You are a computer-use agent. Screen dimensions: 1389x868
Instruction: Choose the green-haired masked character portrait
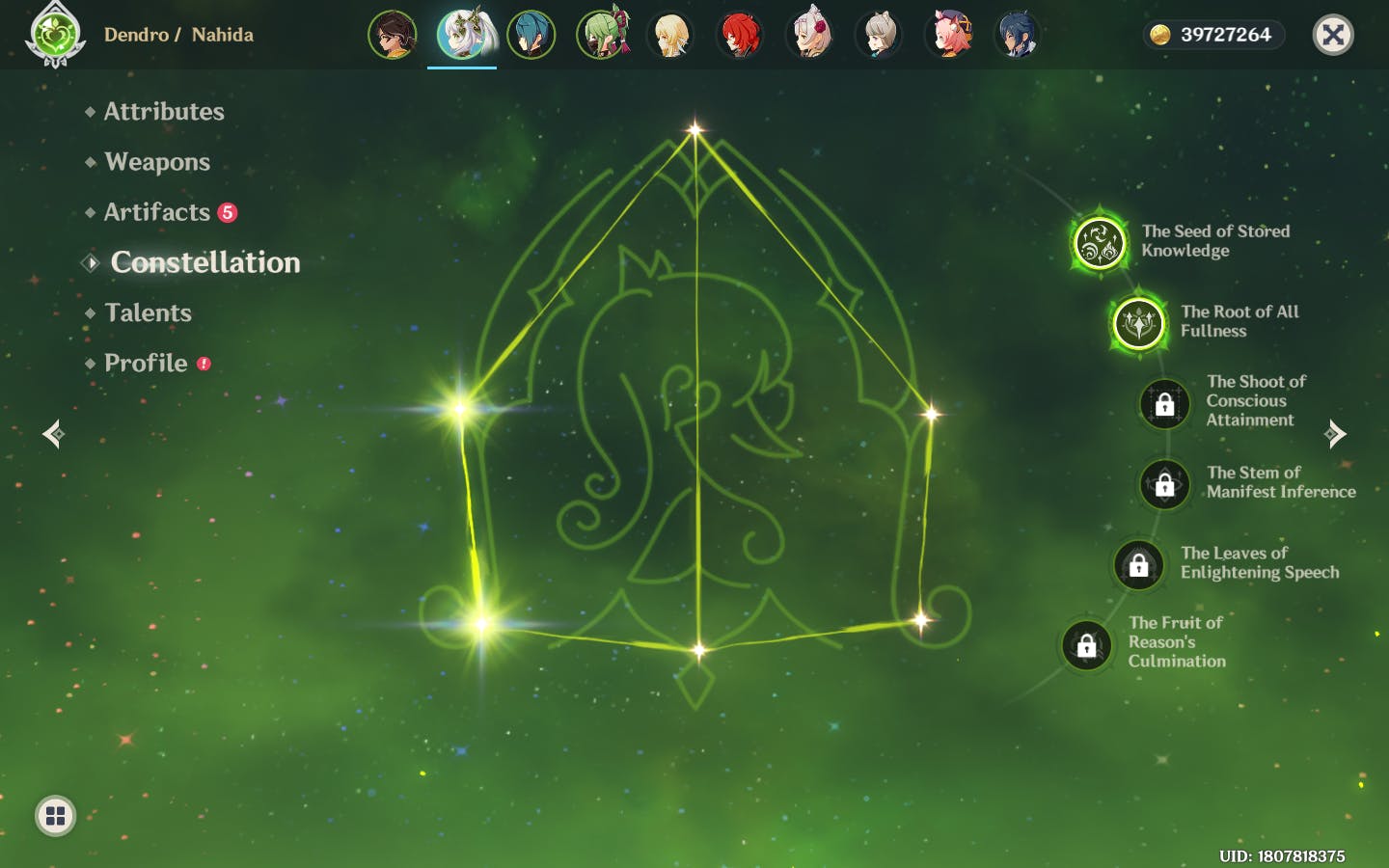point(601,36)
